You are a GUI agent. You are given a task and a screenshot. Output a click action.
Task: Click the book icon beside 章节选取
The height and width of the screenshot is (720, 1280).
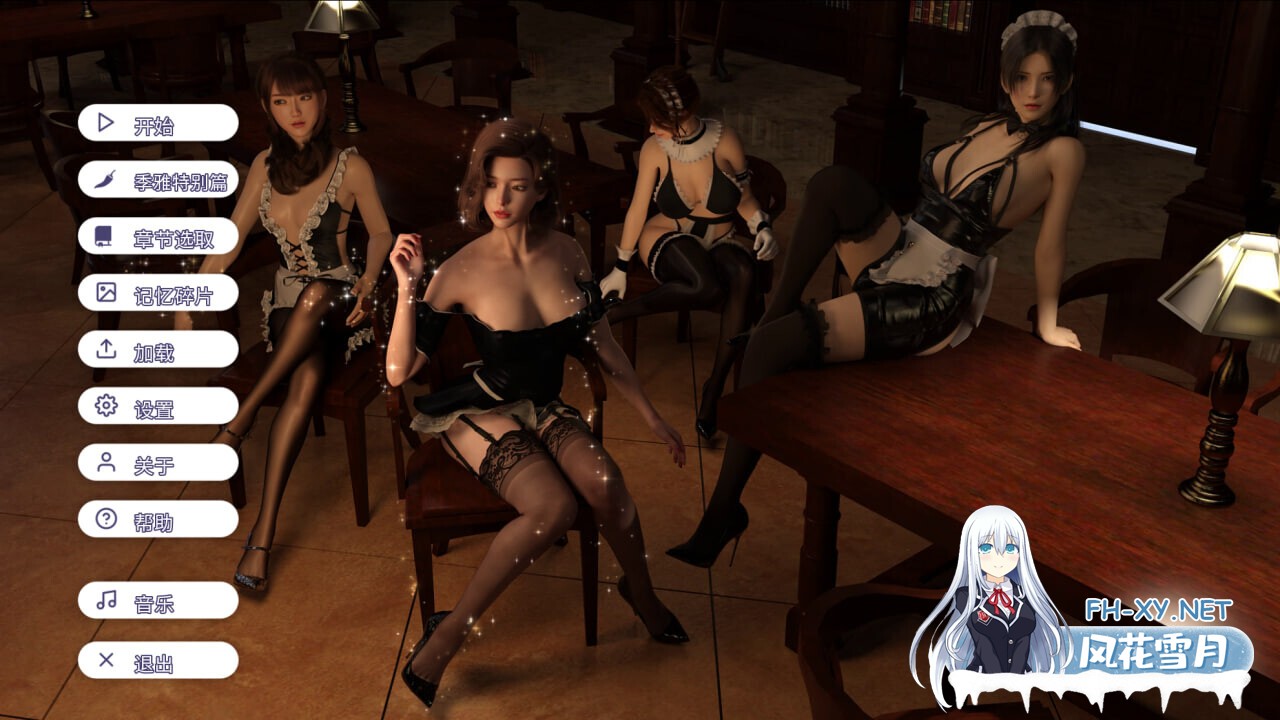point(104,236)
